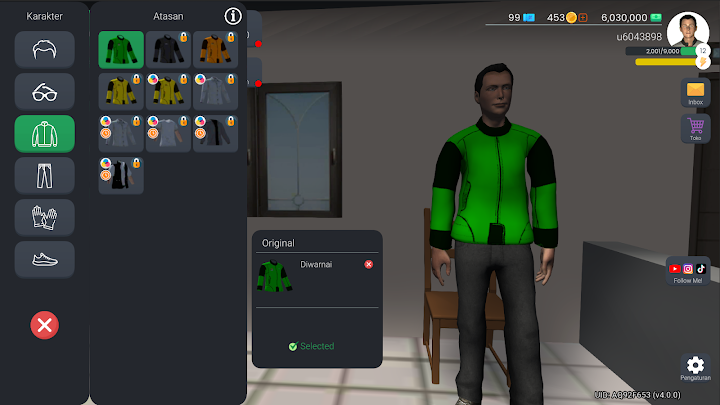Switch to the glasses category

click(44, 91)
